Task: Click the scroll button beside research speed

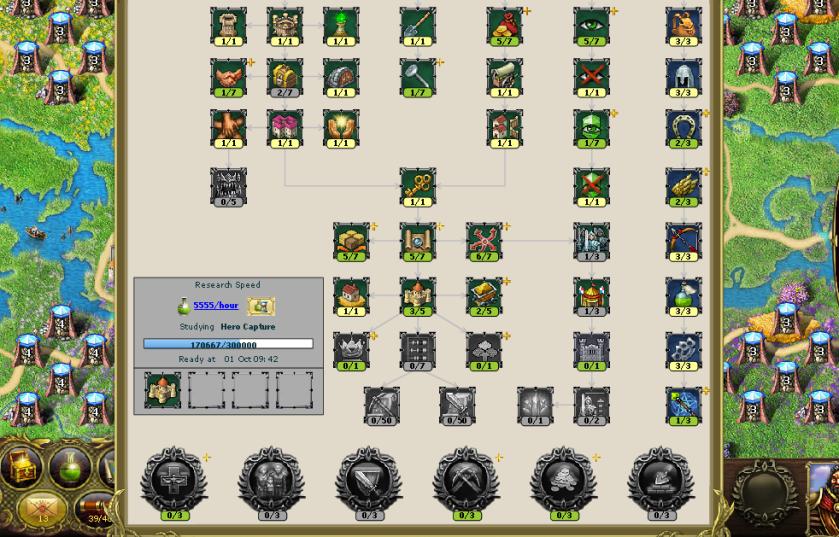Action: [x=260, y=306]
